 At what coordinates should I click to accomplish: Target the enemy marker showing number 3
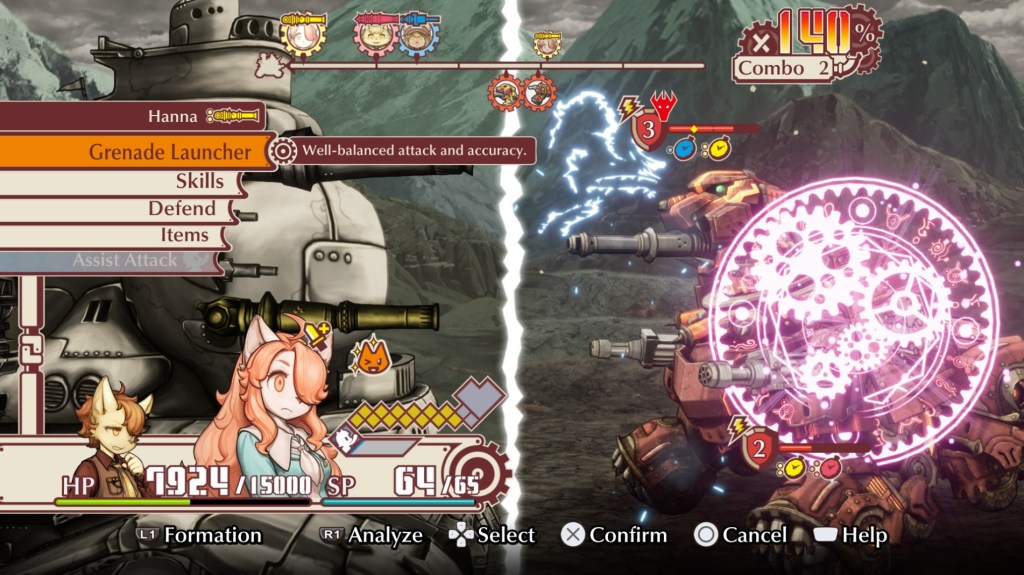point(647,130)
